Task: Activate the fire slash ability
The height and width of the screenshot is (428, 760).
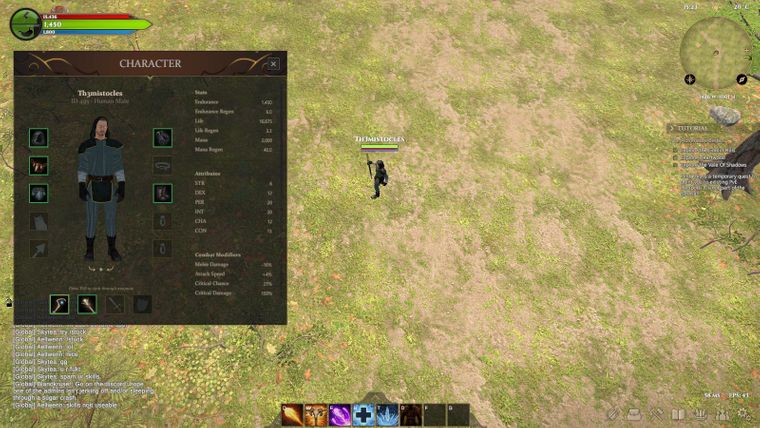Action: click(292, 414)
